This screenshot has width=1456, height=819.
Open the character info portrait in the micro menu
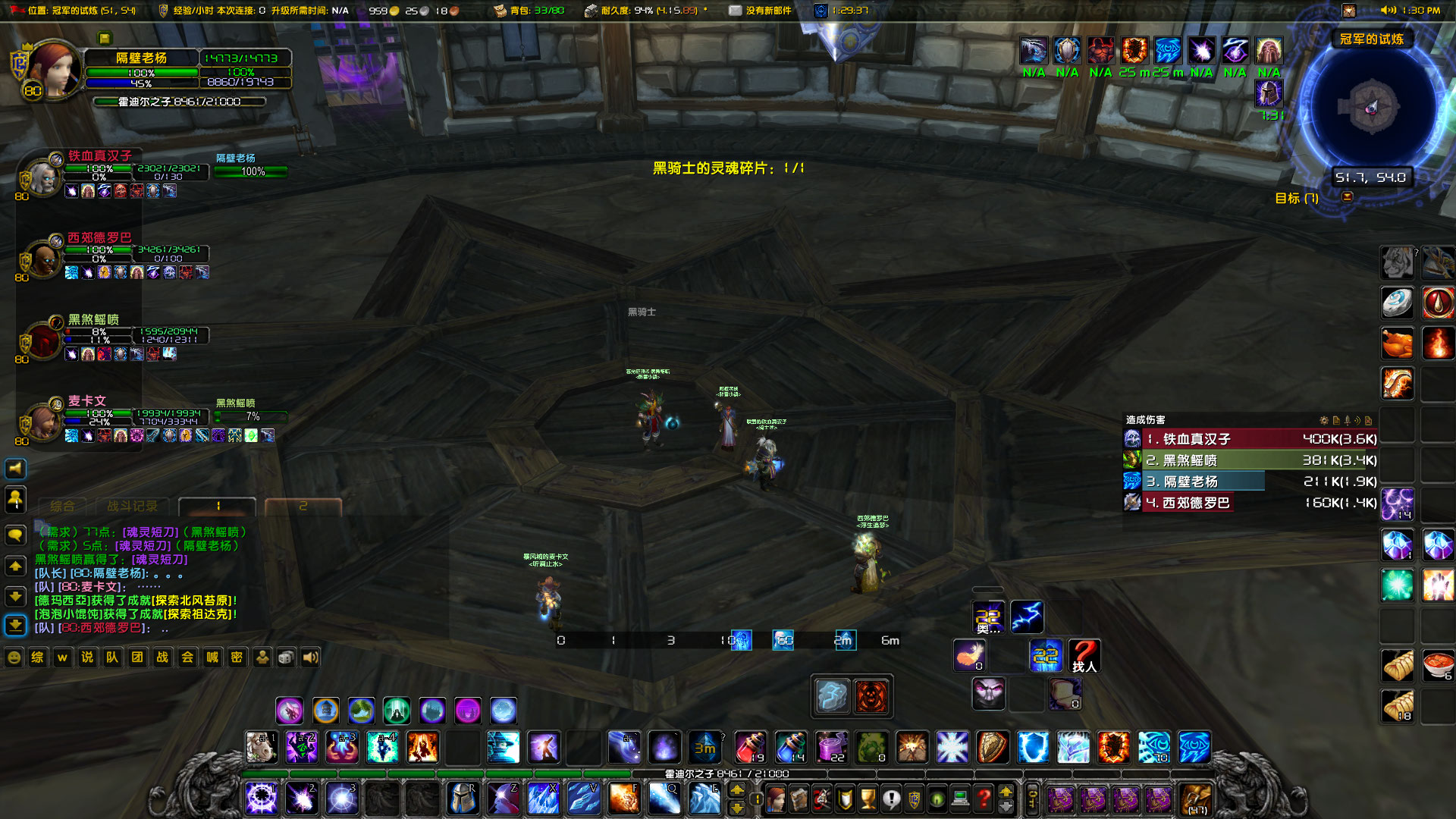point(776,798)
